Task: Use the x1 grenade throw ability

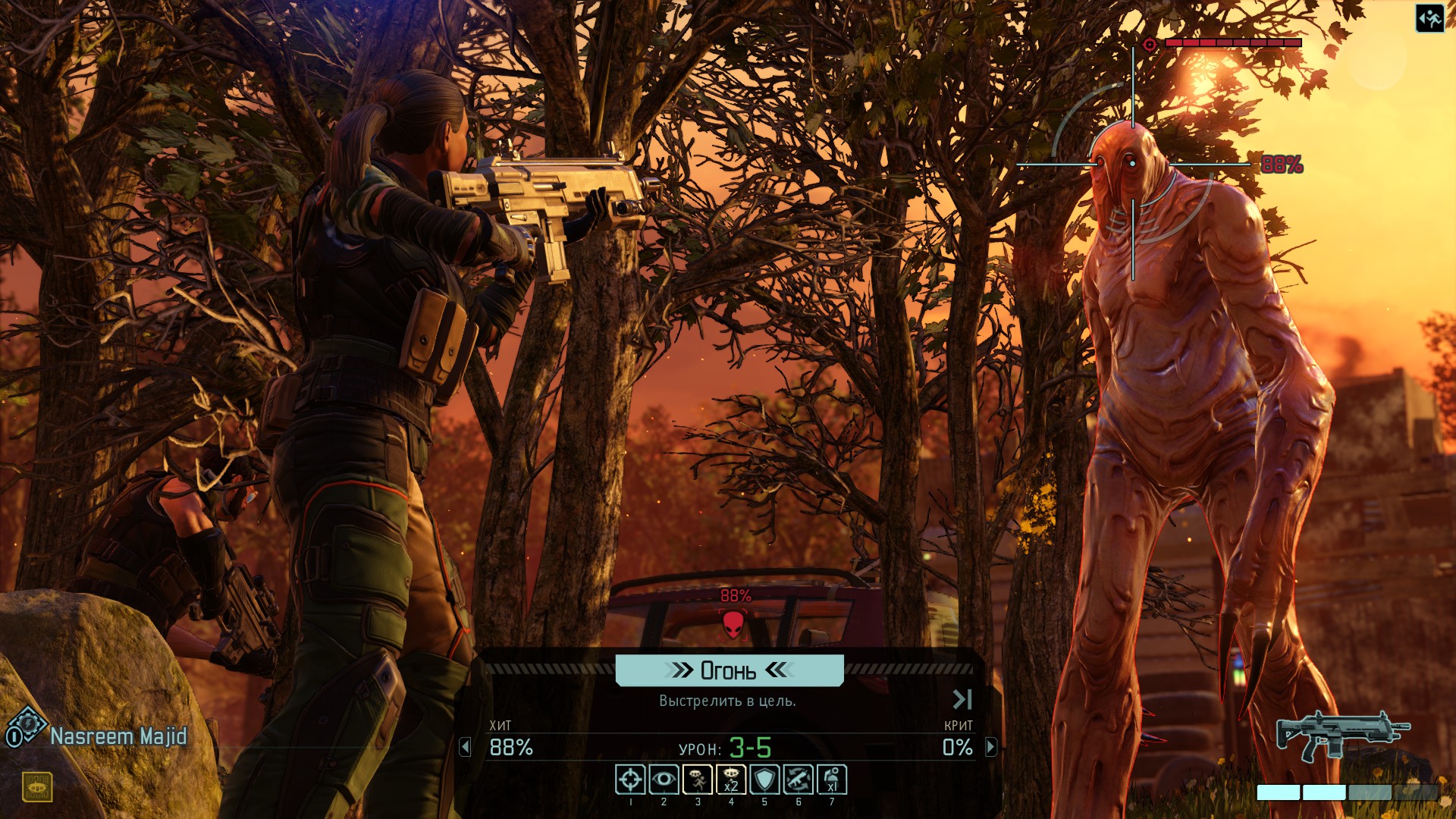Action: 832,780
